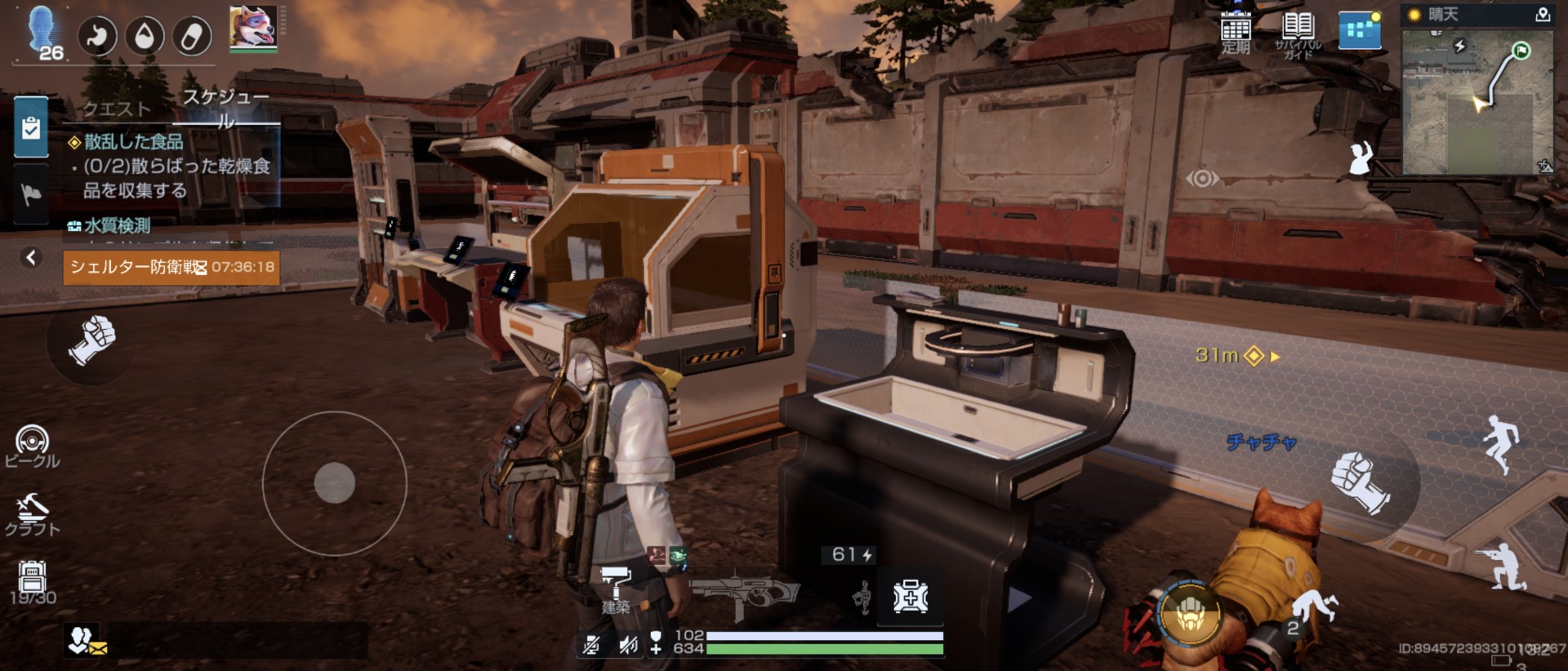Tap the right-side fist attack button
The image size is (1568, 671).
1359,483
